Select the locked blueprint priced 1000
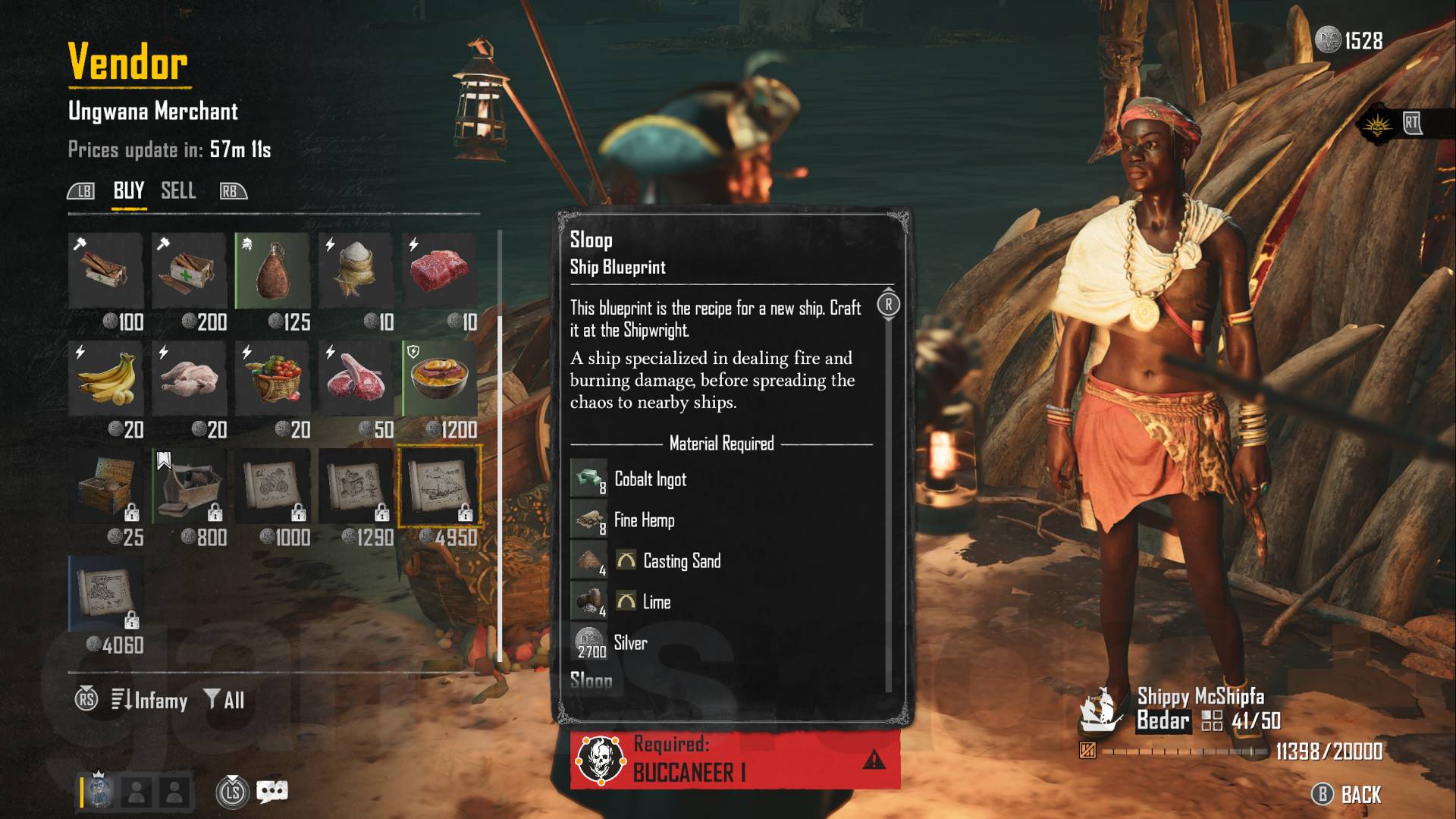Image resolution: width=1456 pixels, height=819 pixels. (273, 486)
